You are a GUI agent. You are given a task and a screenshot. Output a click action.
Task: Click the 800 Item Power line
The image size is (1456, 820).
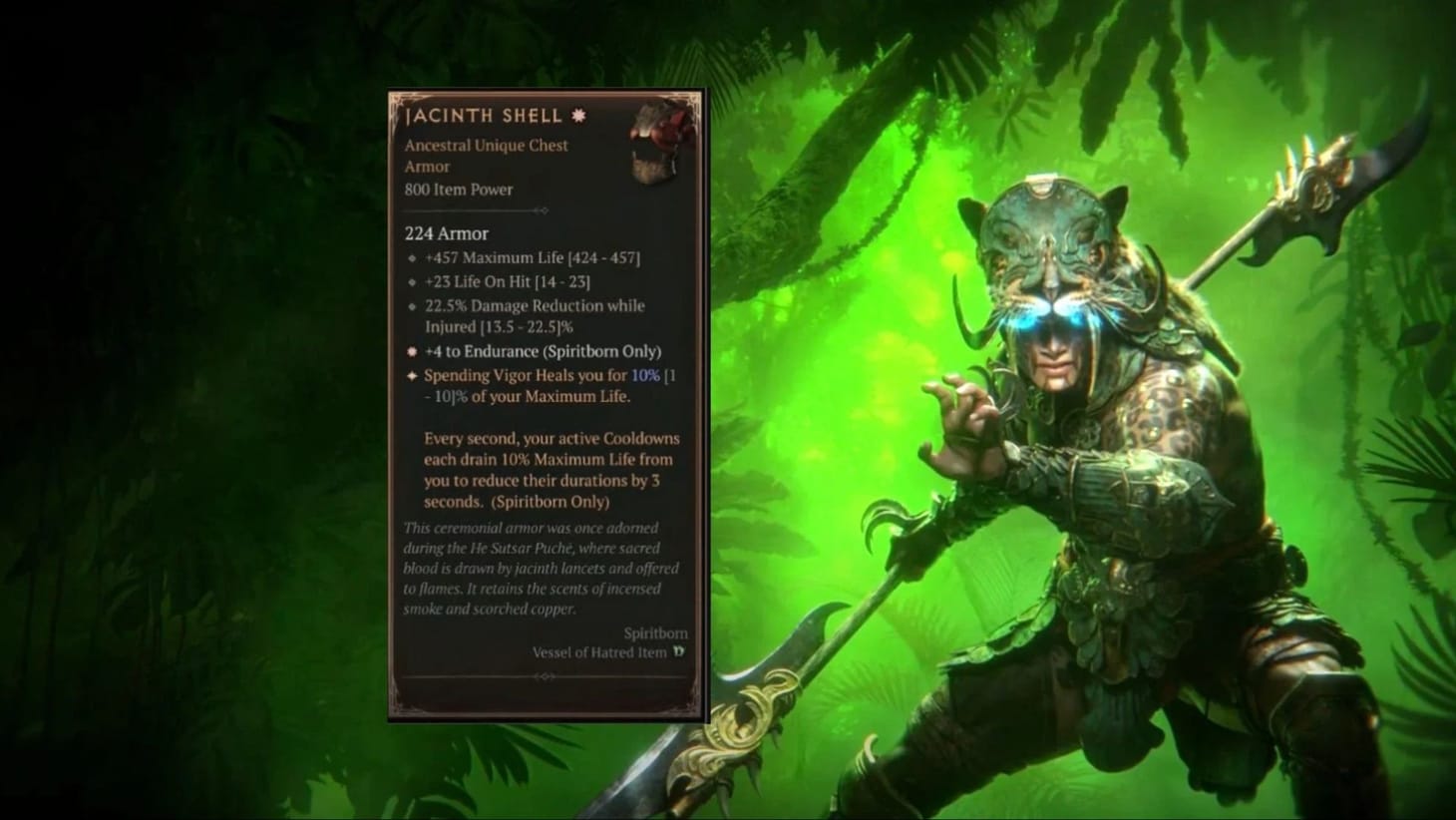click(x=458, y=190)
